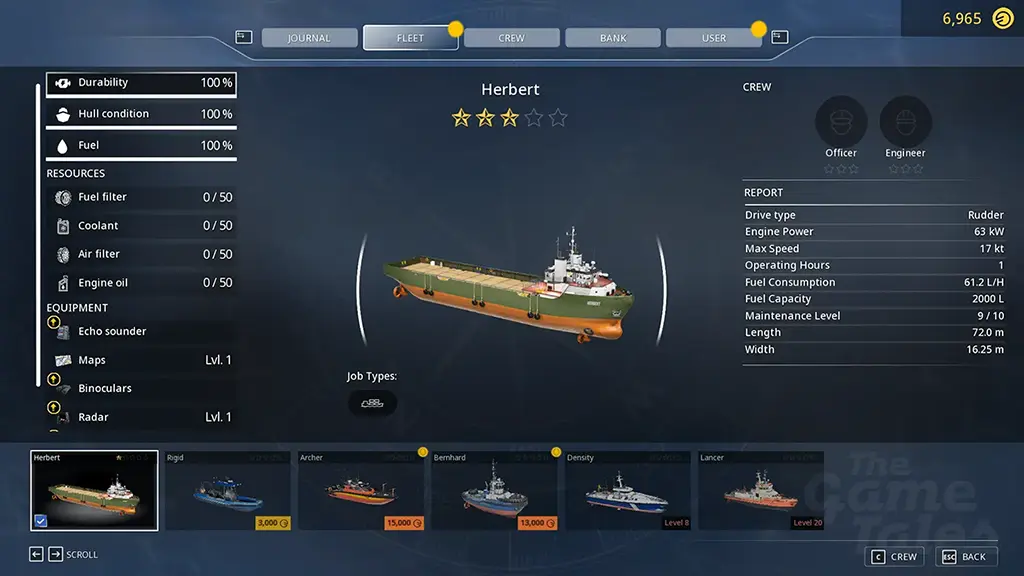1024x576 pixels.
Task: Click the Officer crew slot
Action: point(841,123)
